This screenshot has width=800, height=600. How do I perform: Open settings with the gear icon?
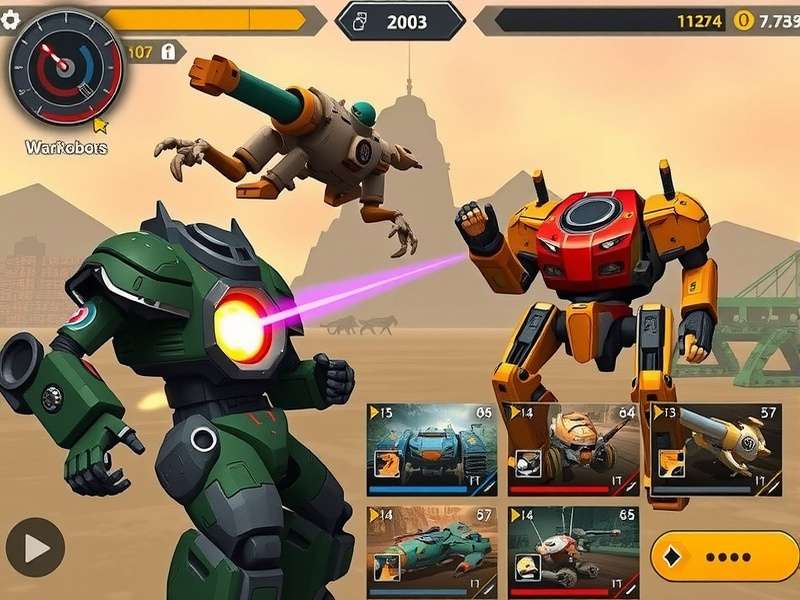pos(11,20)
